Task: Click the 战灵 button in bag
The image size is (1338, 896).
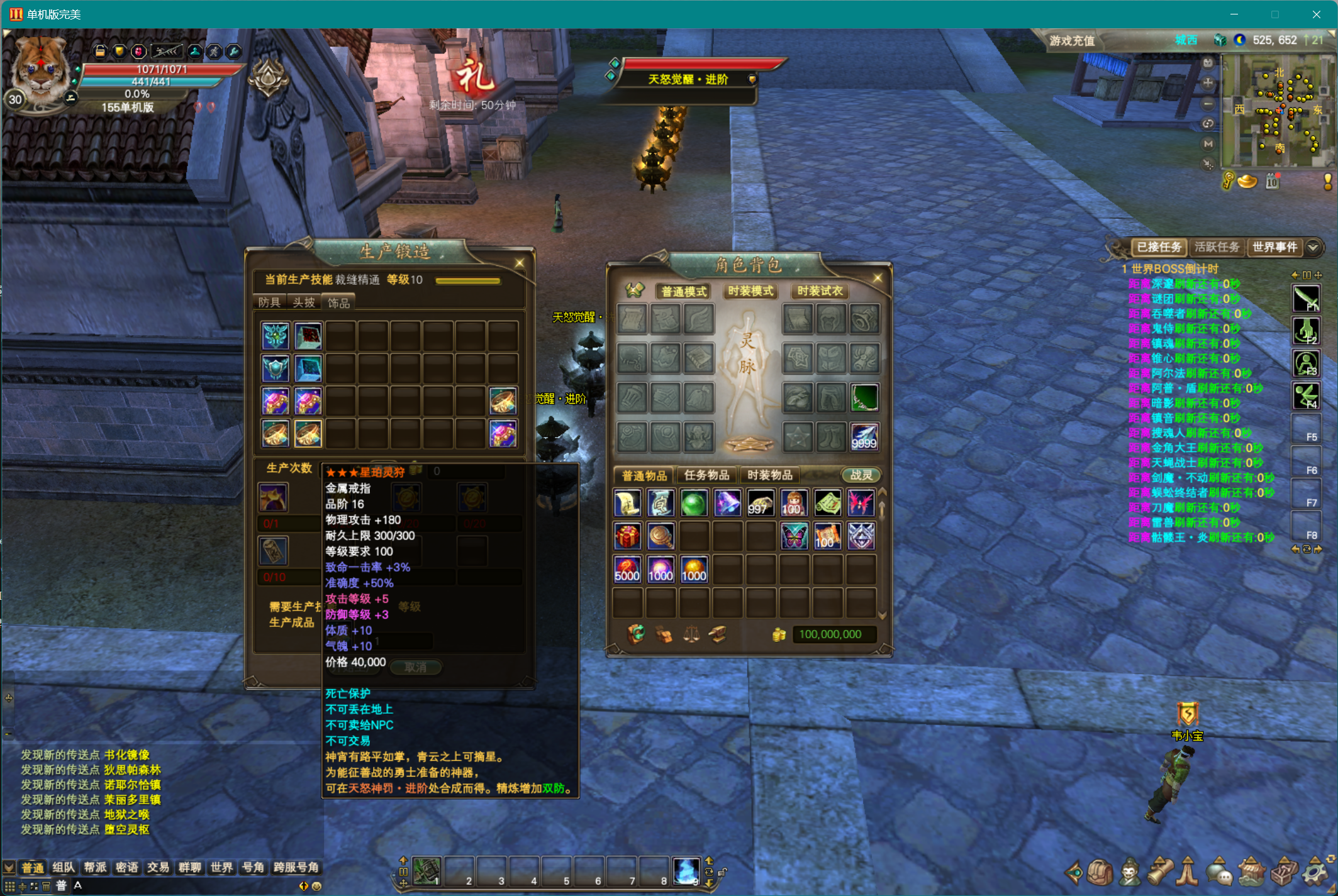Action: click(861, 475)
